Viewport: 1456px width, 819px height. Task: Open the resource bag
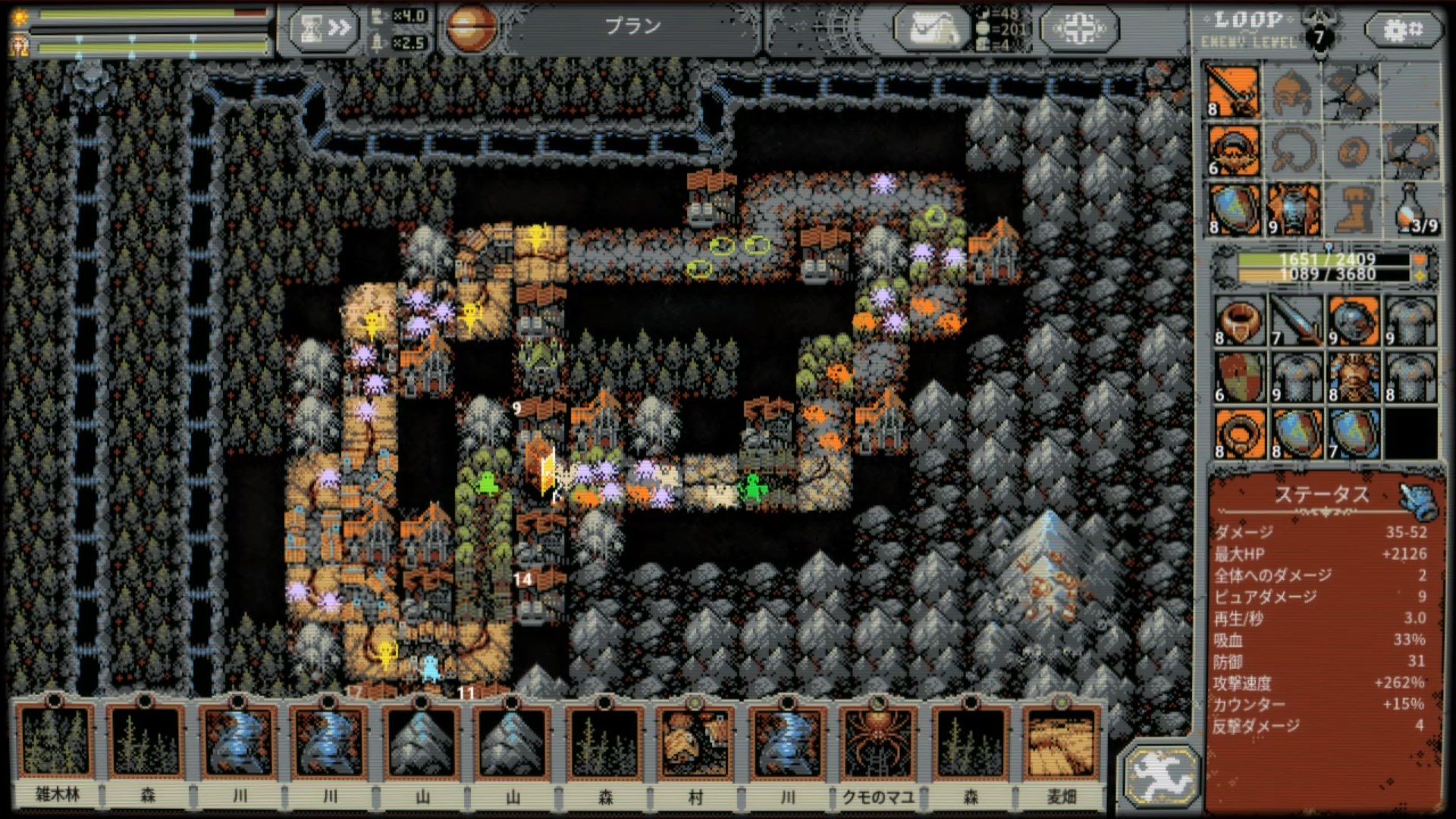[x=933, y=29]
